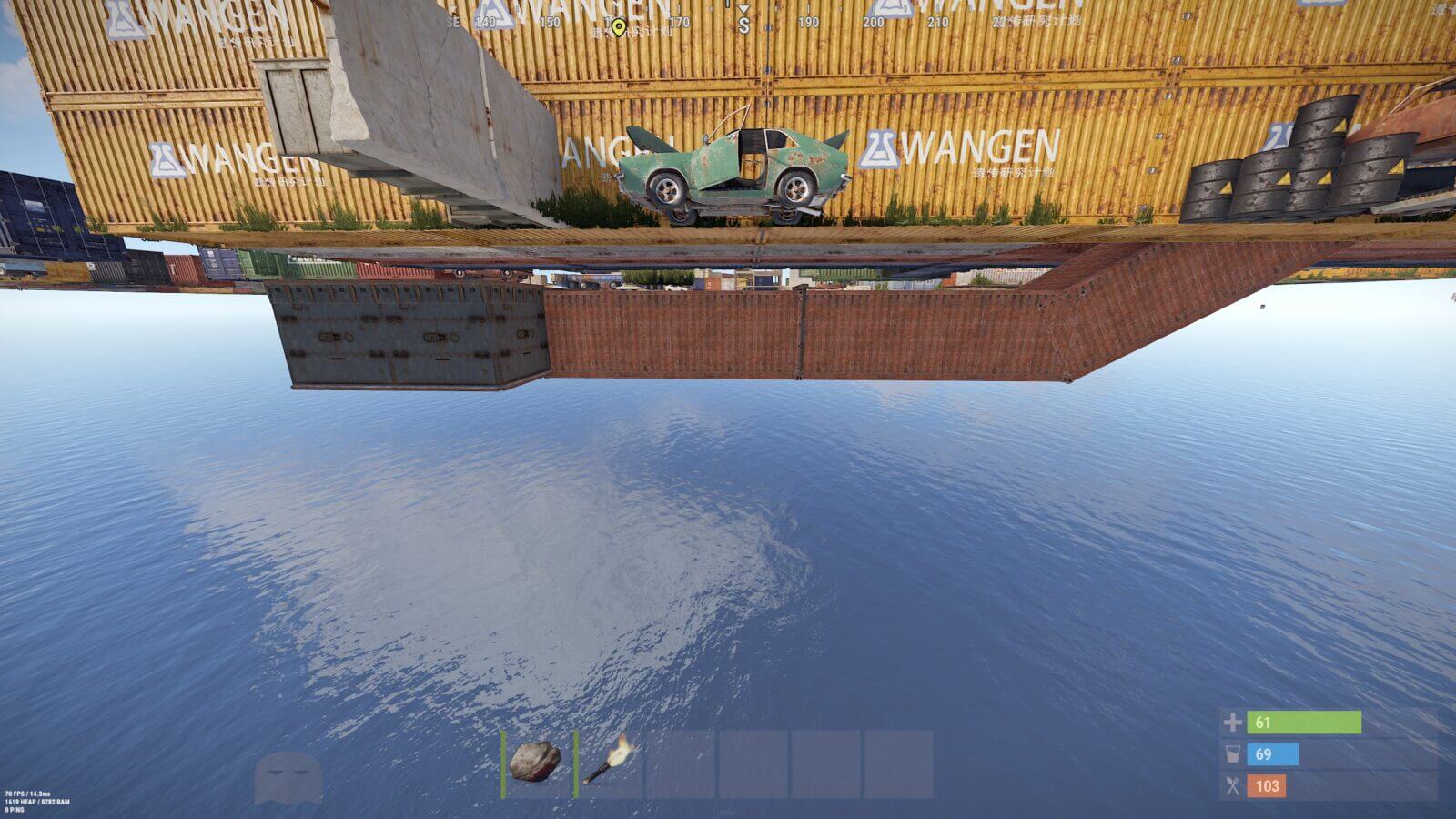Viewport: 1456px width, 819px height.
Task: Click the hunger utensils icon
Action: point(1233,784)
